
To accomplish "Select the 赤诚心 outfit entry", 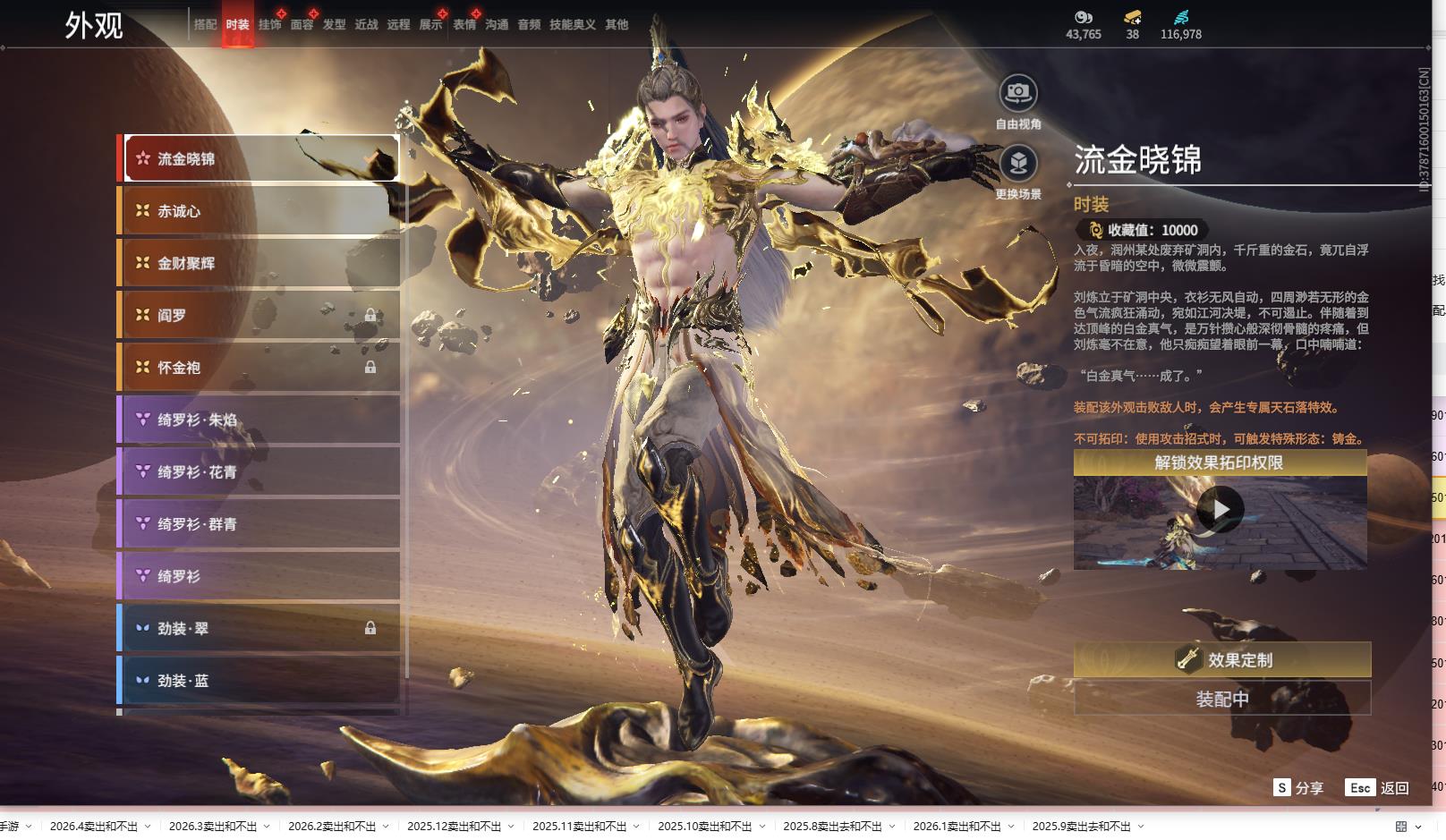I will click(x=260, y=211).
